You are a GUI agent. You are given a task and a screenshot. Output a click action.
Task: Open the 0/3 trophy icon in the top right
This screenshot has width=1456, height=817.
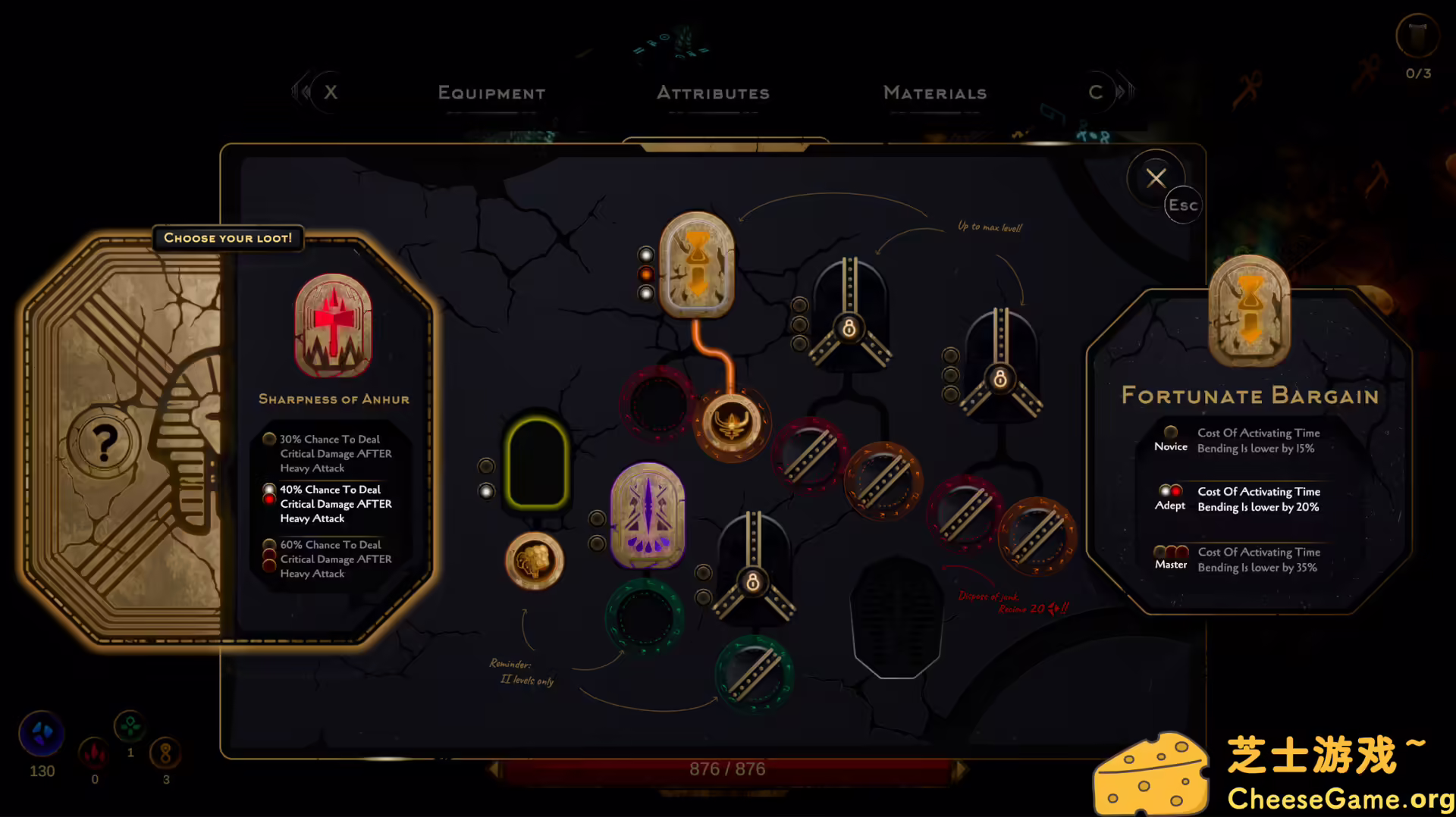pos(1417,36)
